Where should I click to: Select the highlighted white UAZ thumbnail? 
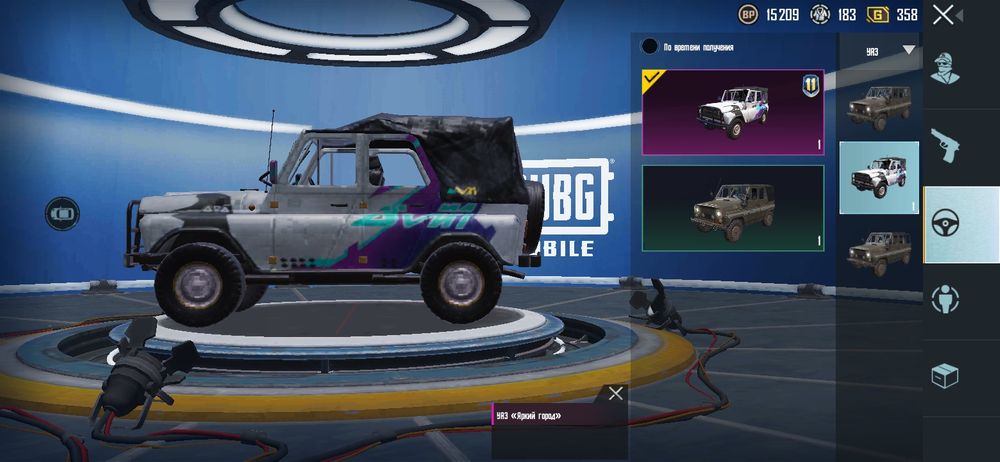pos(878,178)
